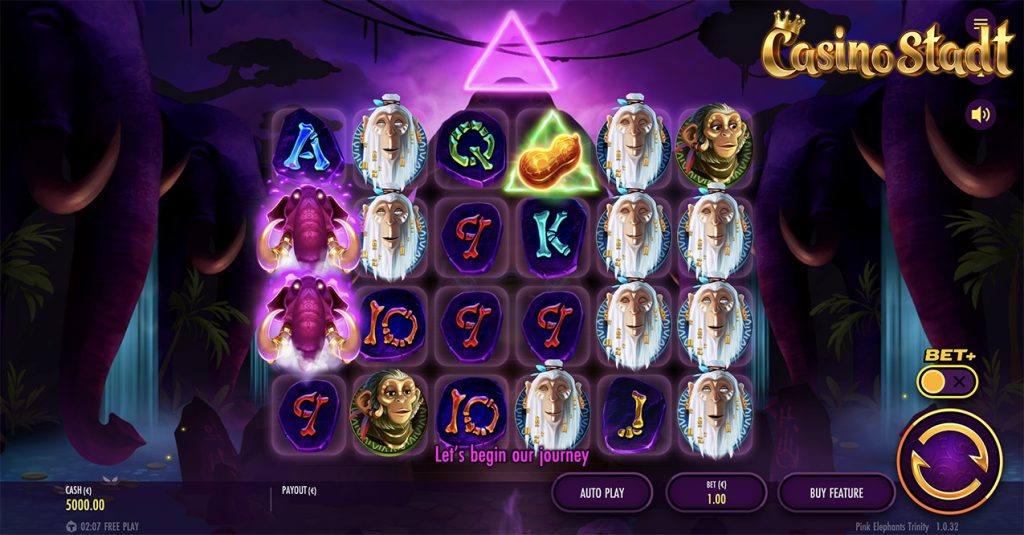Open the hamburger menu icon
The height and width of the screenshot is (535, 1024).
tap(980, 23)
